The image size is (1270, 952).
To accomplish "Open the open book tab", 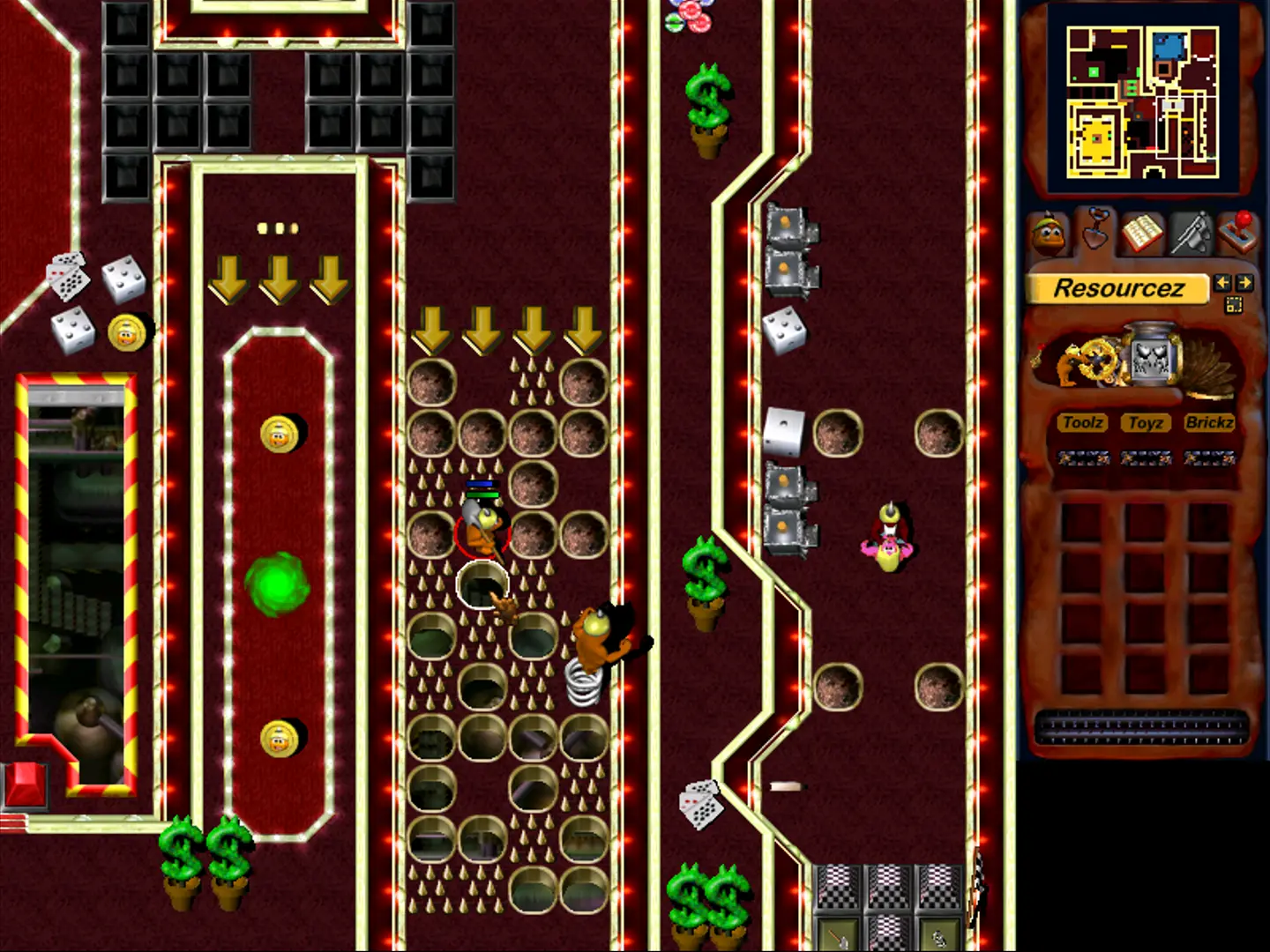I will click(1142, 234).
